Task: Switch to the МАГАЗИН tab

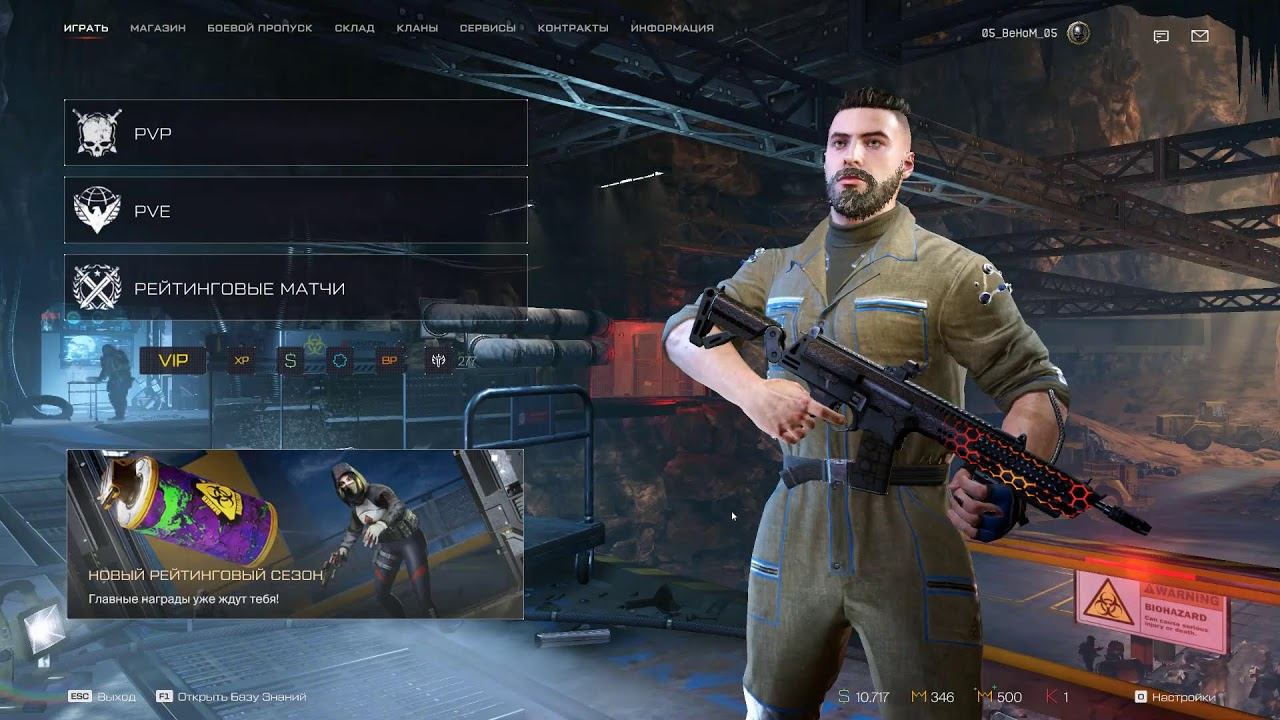Action: [x=157, y=28]
